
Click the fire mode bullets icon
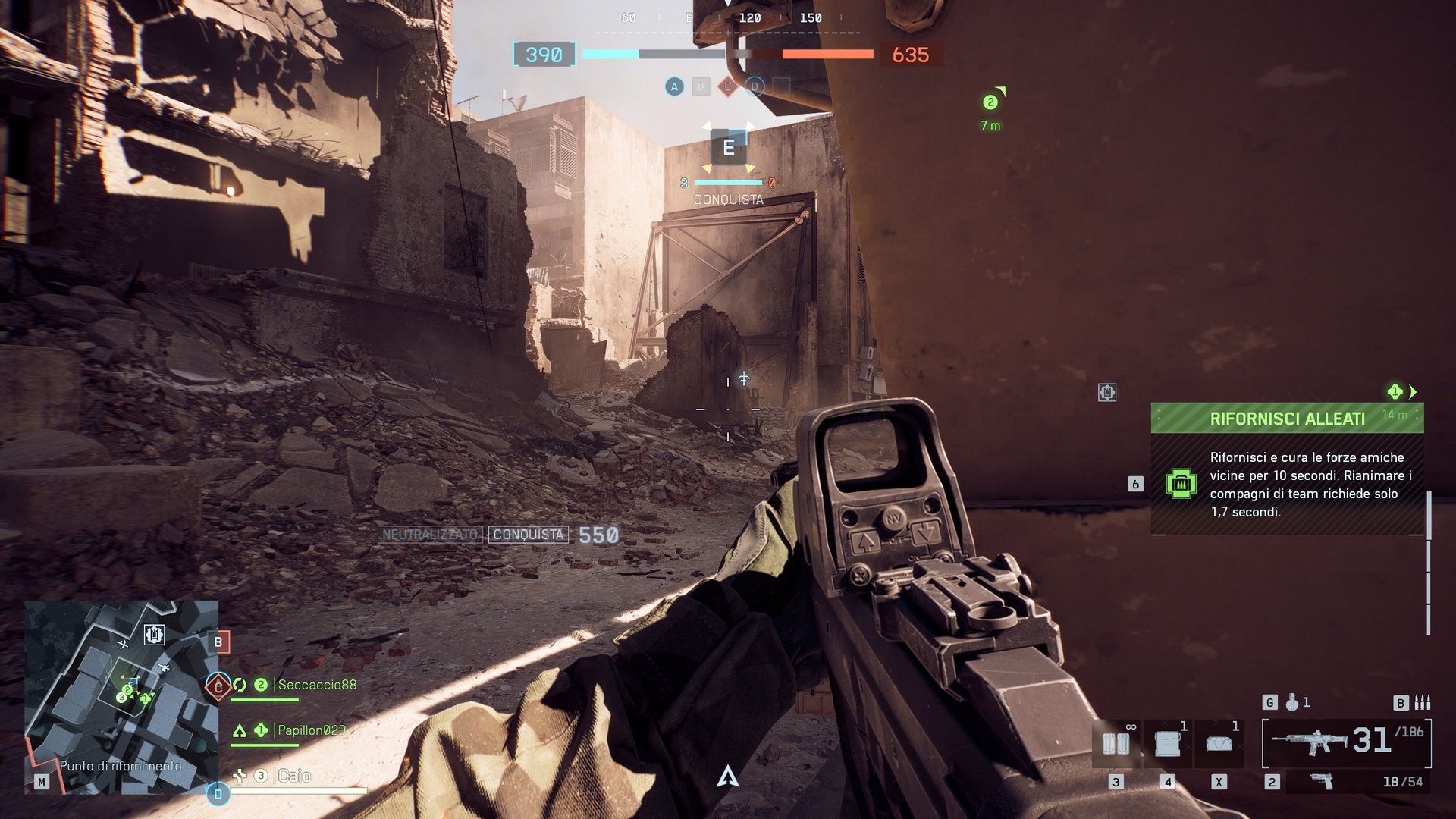[x=1422, y=703]
